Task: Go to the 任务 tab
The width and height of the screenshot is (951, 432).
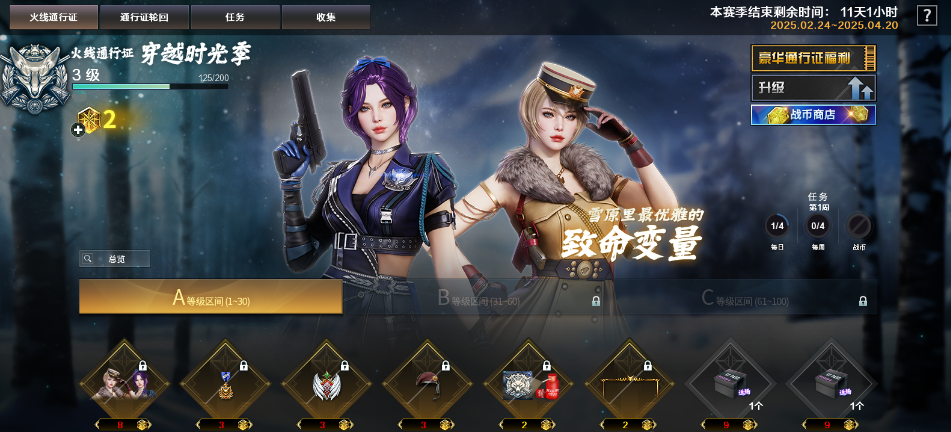Action: 235,17
